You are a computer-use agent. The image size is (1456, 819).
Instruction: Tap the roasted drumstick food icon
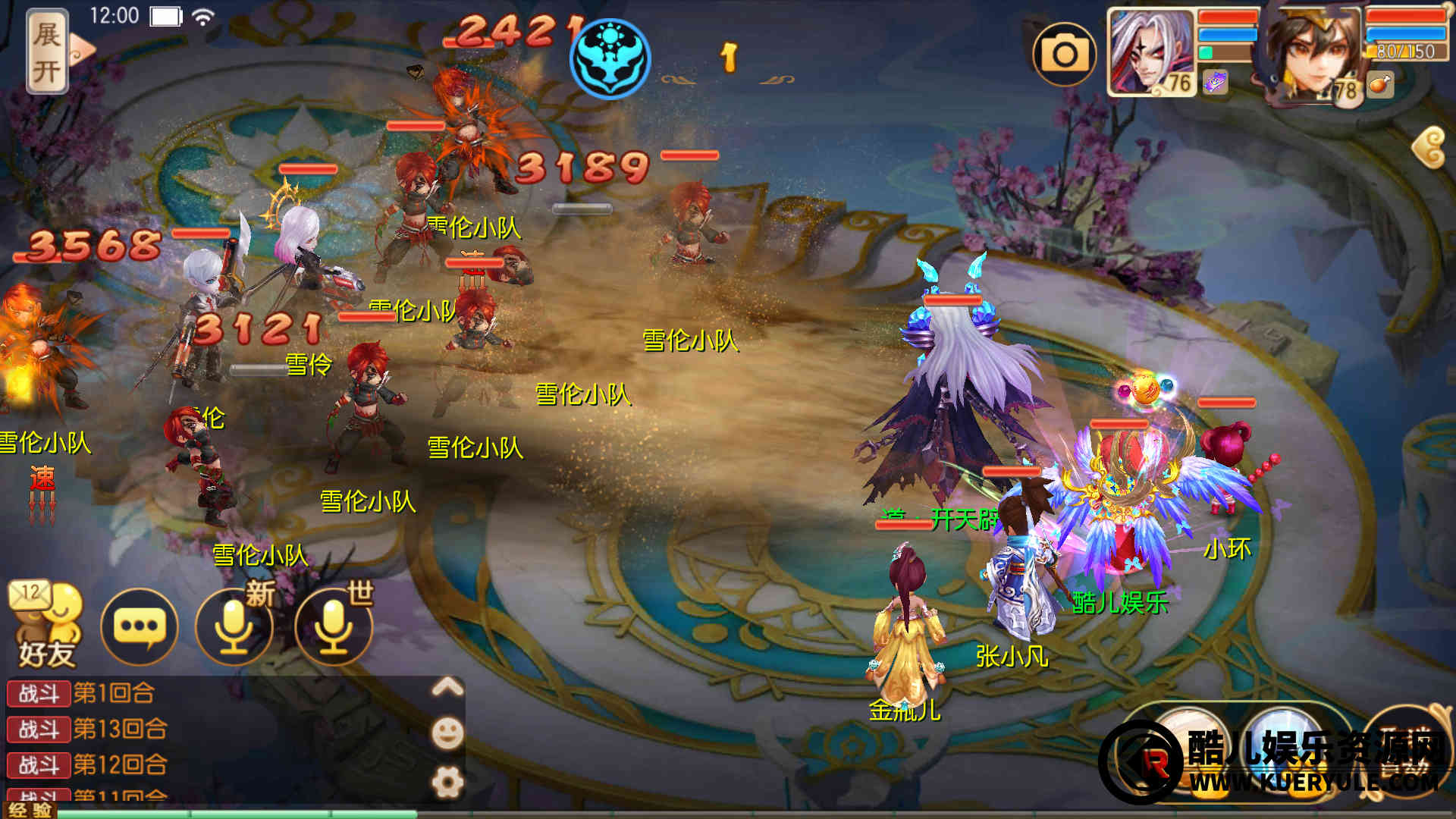pyautogui.click(x=1379, y=85)
